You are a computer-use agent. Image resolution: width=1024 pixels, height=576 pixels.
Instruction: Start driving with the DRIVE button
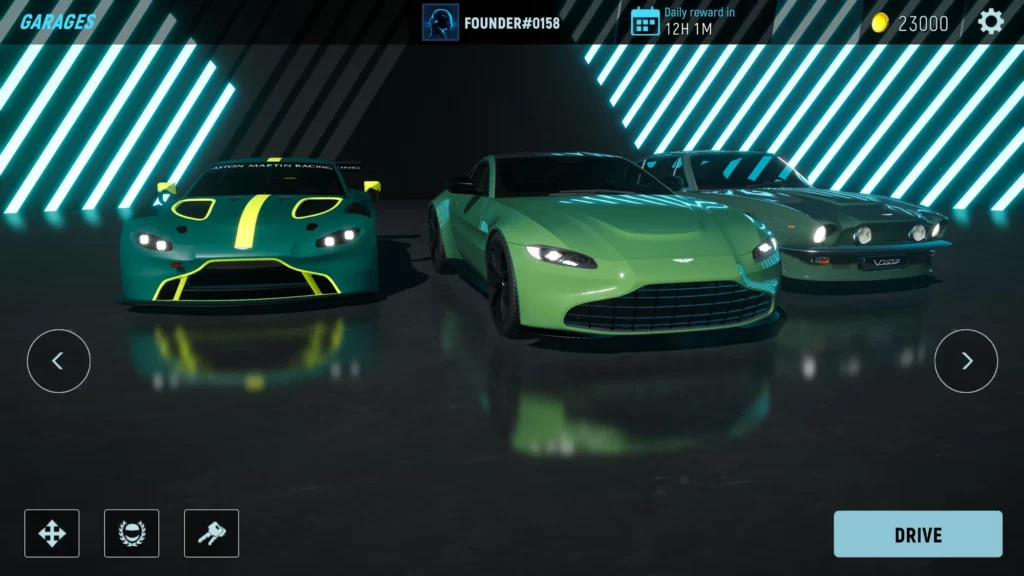[917, 534]
